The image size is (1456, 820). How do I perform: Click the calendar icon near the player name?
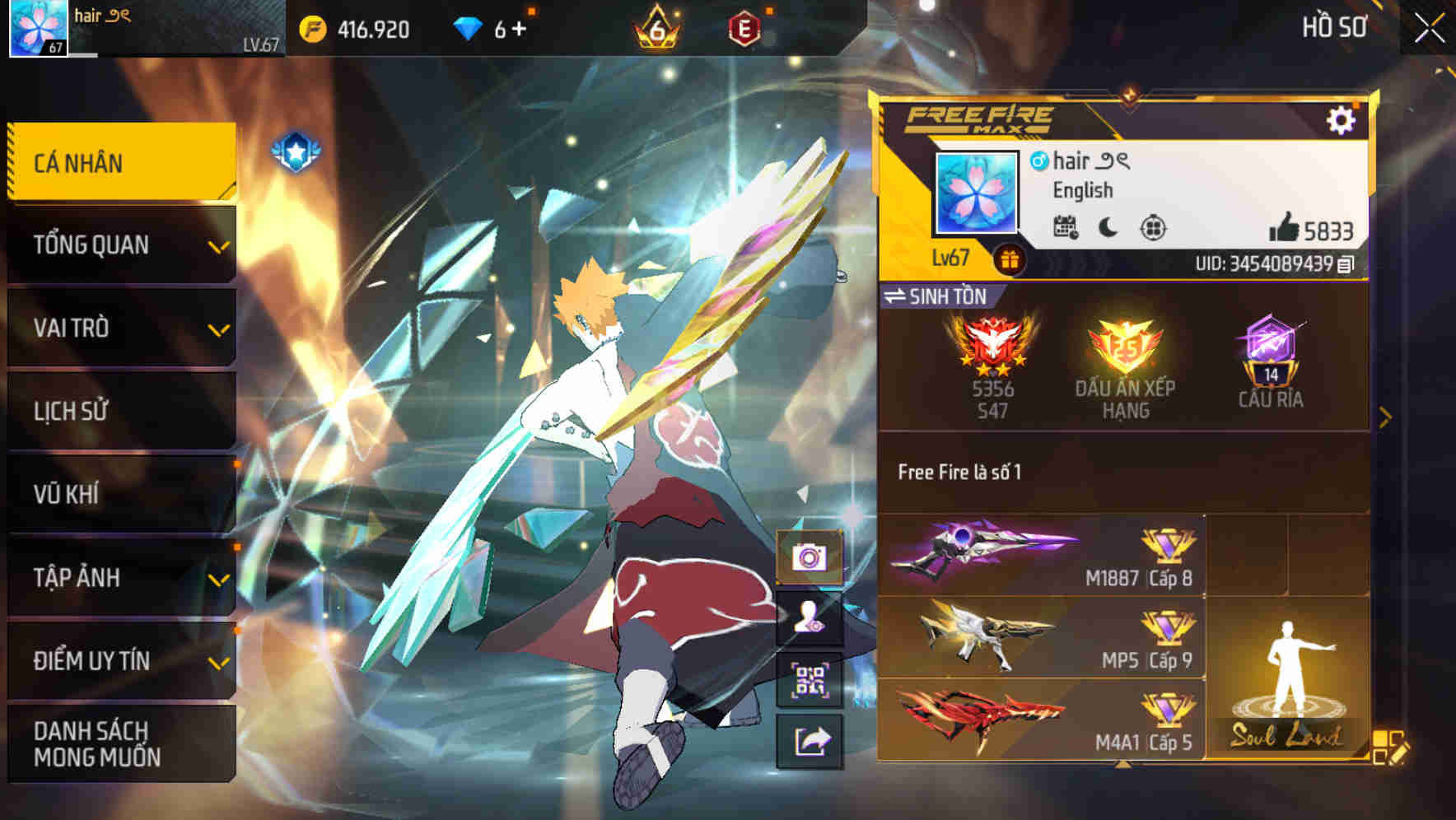1068,228
